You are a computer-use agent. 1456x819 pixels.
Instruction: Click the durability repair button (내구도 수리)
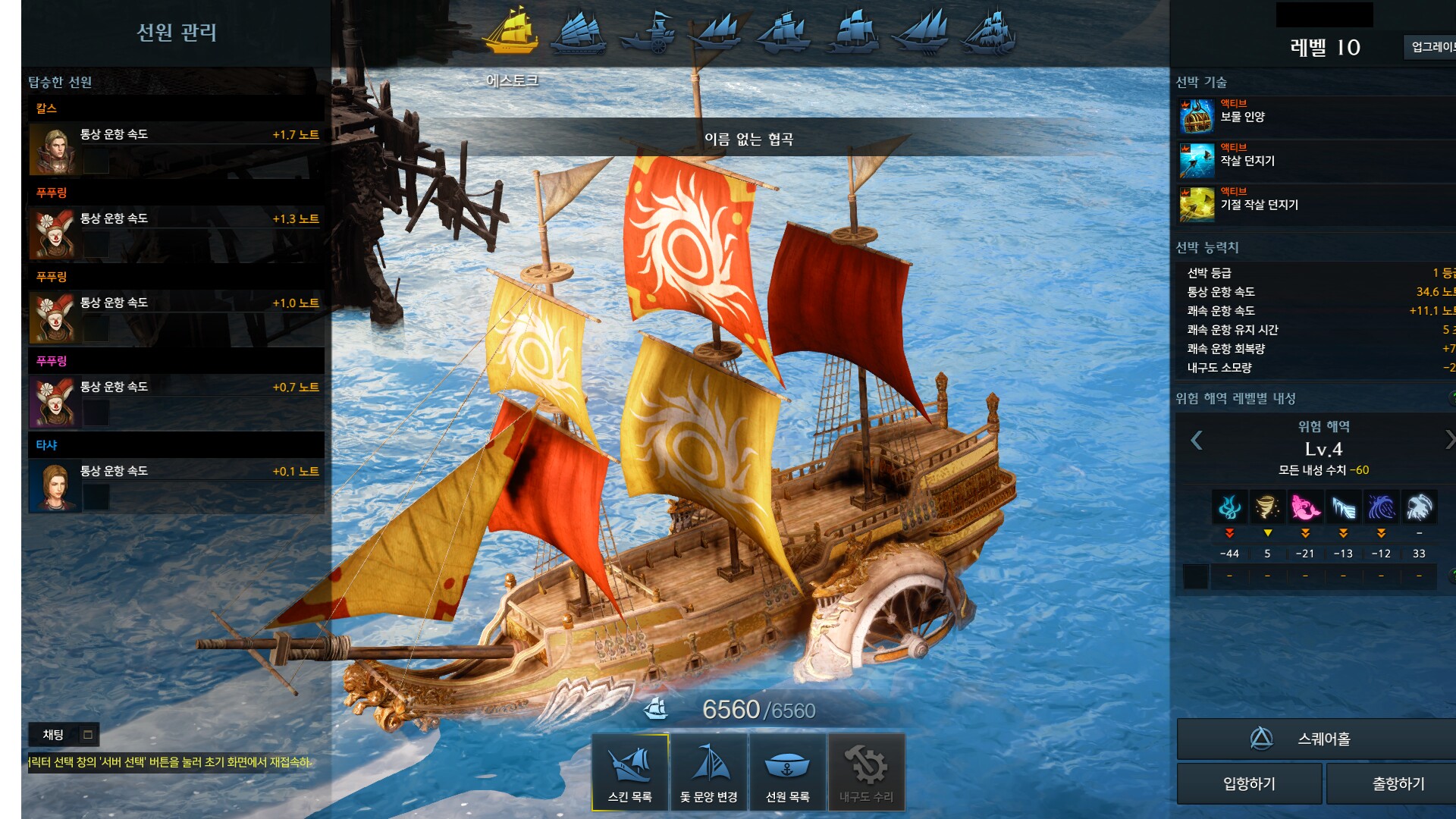tap(867, 772)
